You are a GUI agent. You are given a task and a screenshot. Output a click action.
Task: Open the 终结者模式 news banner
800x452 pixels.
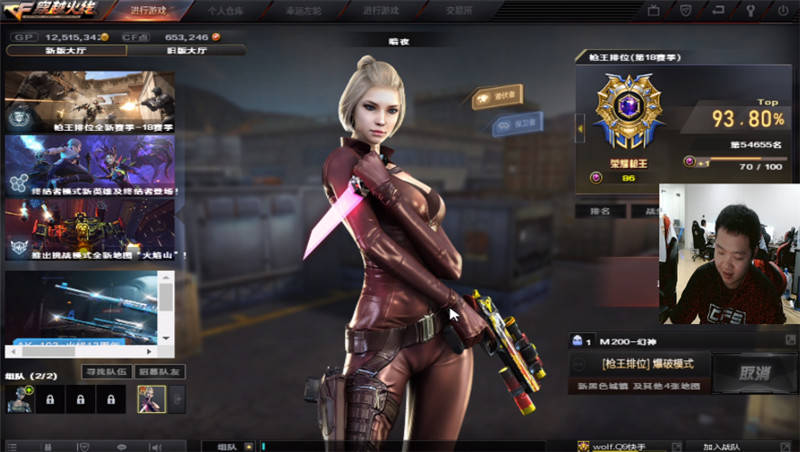[x=89, y=164]
